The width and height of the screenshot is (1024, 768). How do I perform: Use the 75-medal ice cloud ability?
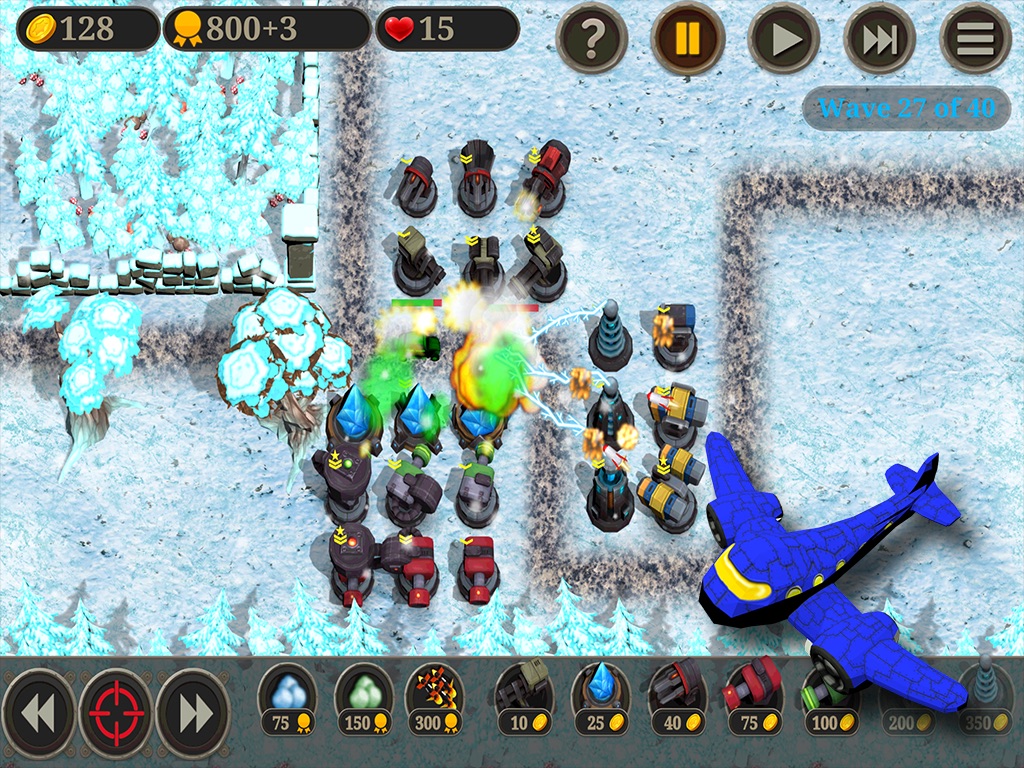point(288,698)
